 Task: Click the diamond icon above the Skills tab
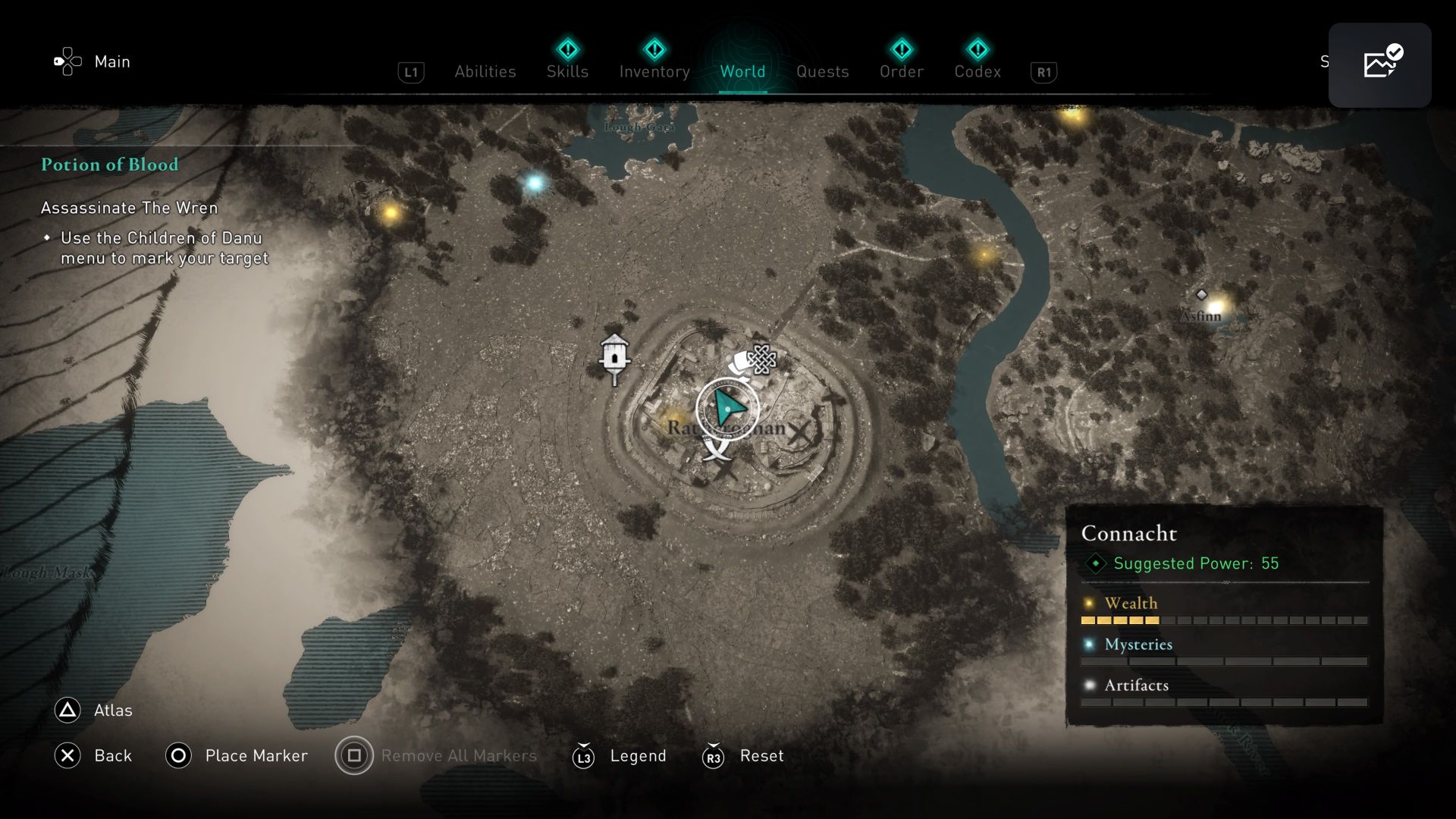[567, 49]
